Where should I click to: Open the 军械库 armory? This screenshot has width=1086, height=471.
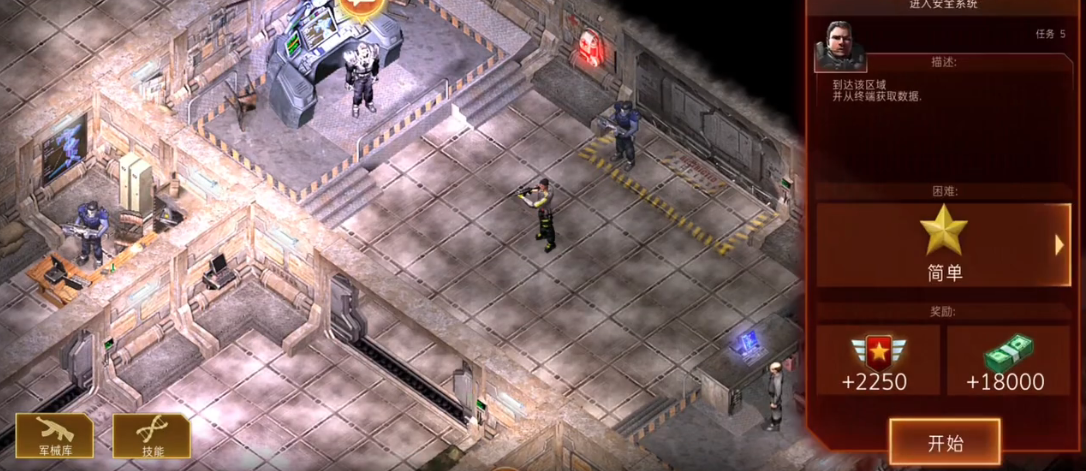pos(54,436)
